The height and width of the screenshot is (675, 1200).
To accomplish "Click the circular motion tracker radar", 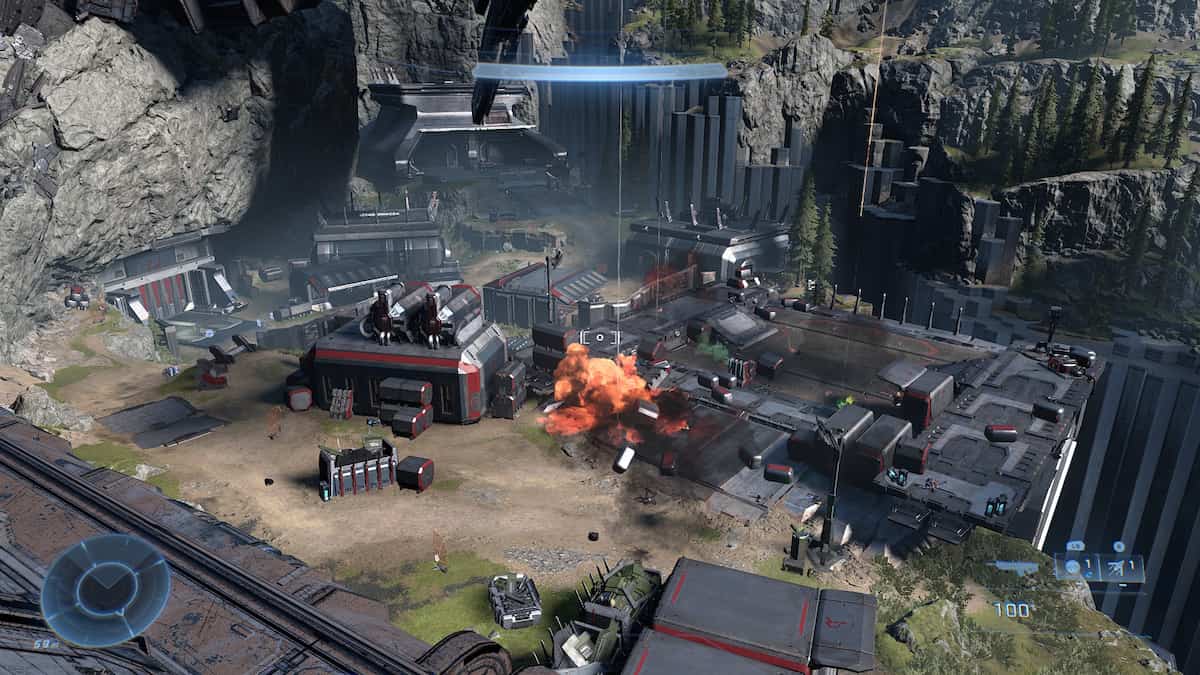I will tap(105, 588).
